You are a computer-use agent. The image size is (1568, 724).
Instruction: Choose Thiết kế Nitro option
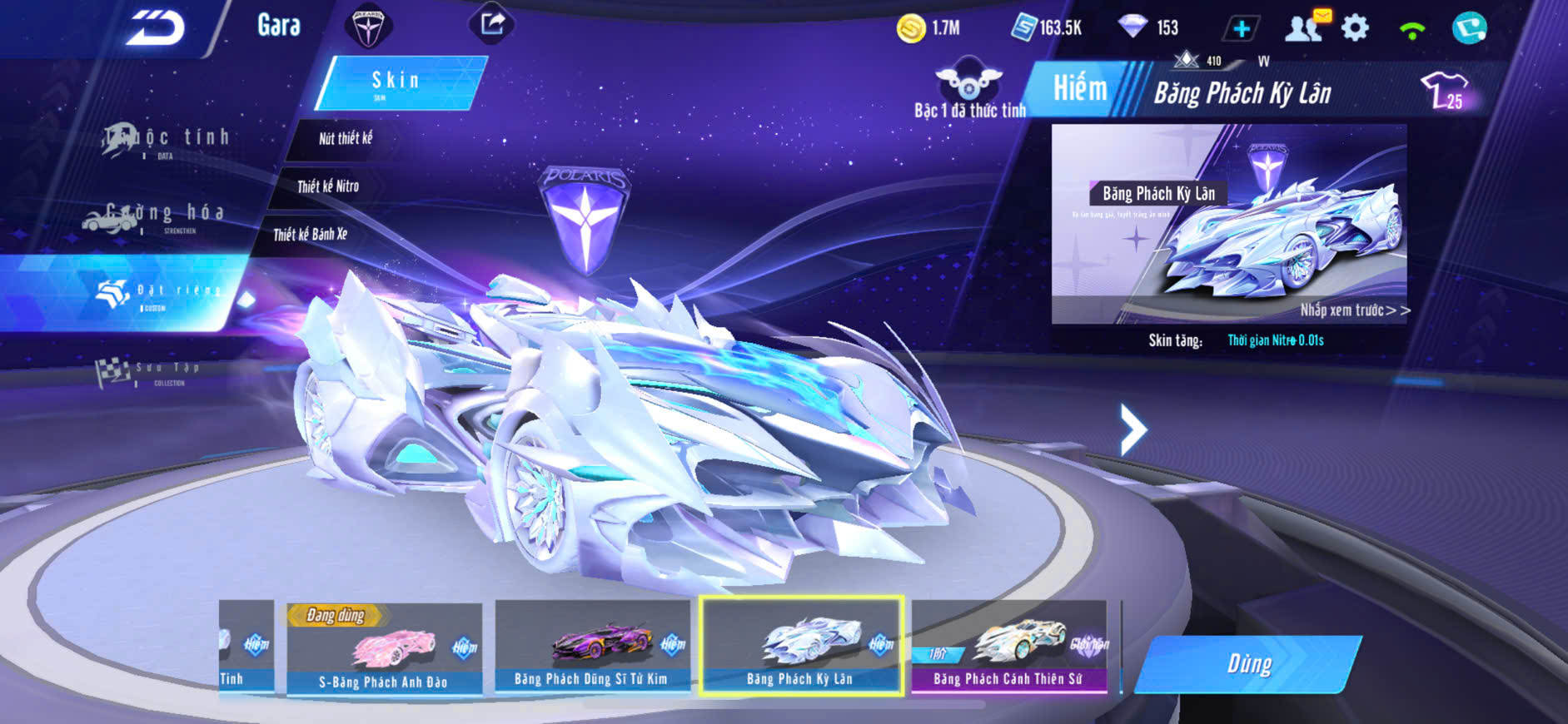328,186
